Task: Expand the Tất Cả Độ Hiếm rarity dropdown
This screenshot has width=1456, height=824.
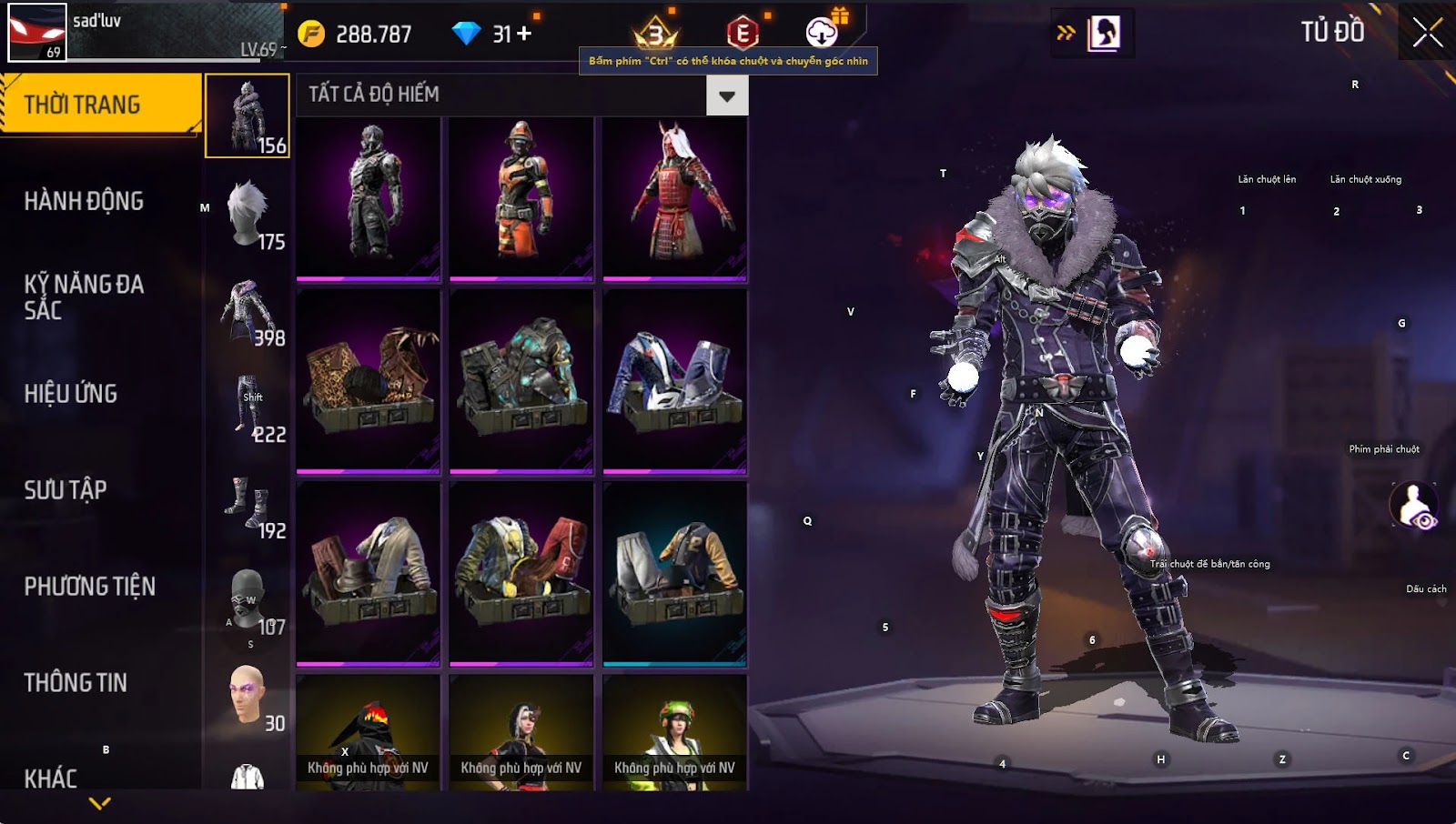Action: click(726, 95)
